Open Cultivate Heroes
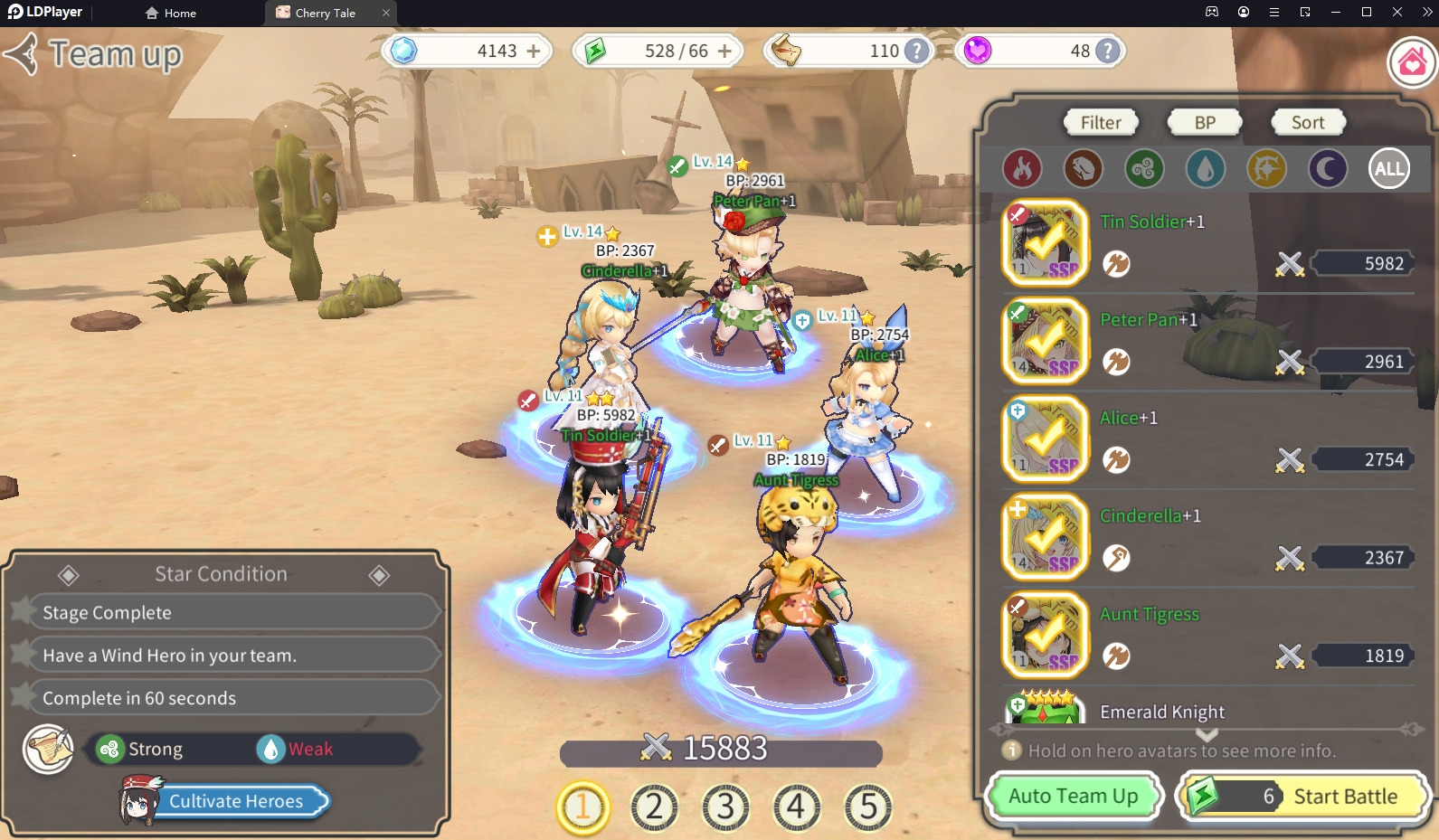1439x840 pixels. pyautogui.click(x=236, y=801)
